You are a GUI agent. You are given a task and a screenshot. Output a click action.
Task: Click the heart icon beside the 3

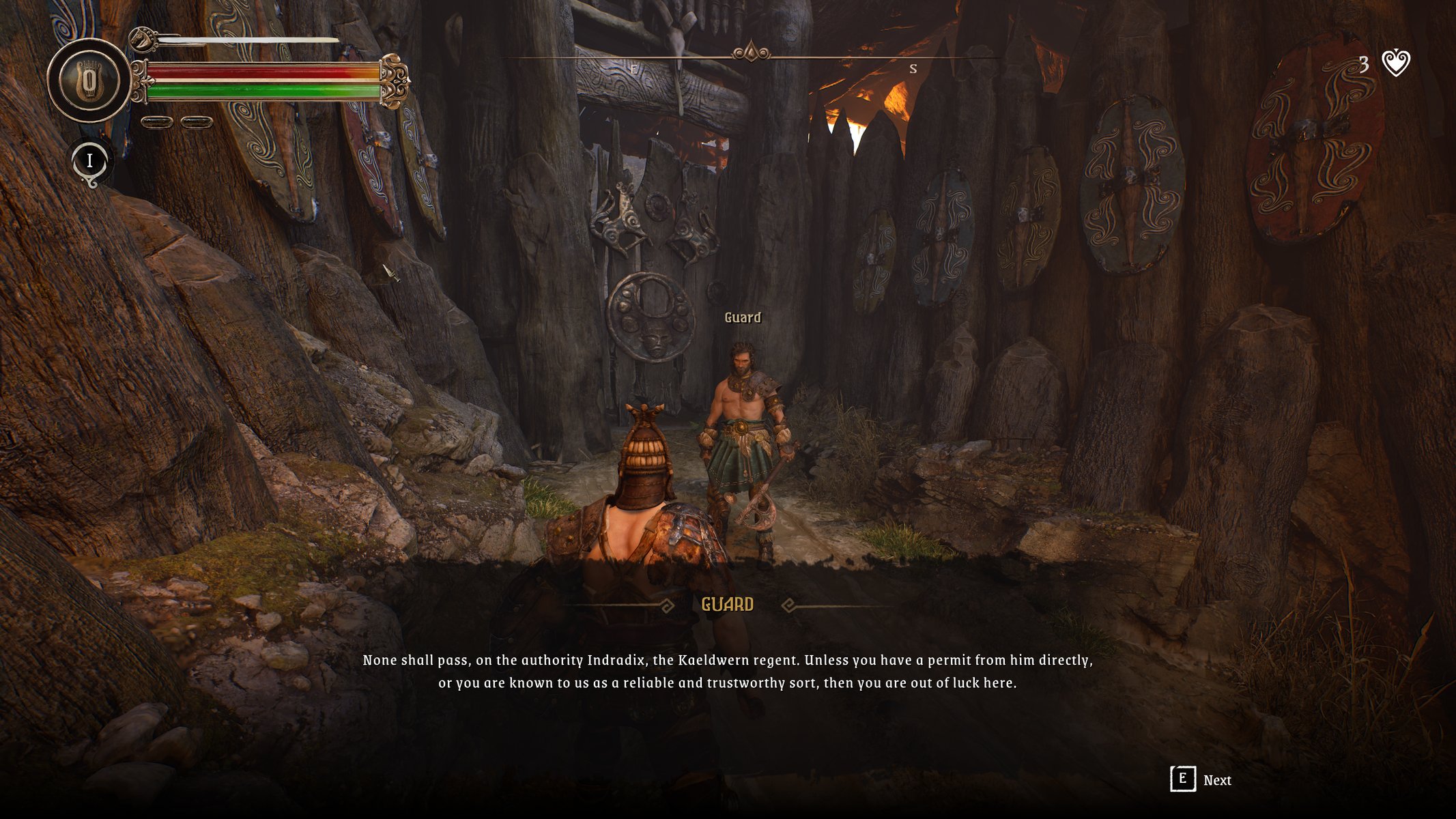point(1395,63)
